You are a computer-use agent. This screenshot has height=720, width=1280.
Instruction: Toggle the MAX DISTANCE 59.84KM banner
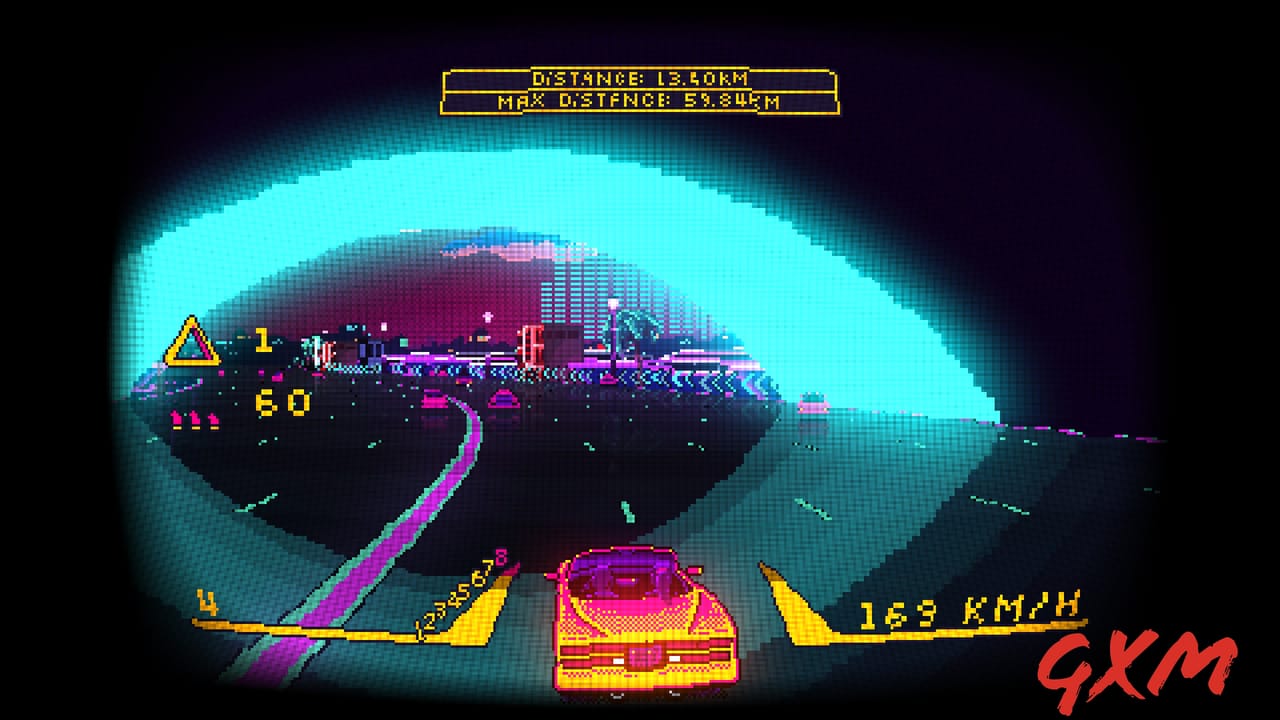637,100
